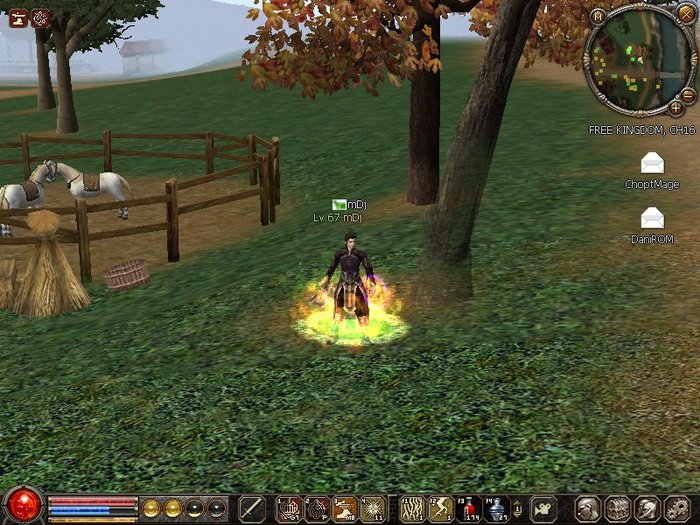Image resolution: width=700 pixels, height=525 pixels.
Task: Zoom in the minimap with plus button
Action: [676, 106]
